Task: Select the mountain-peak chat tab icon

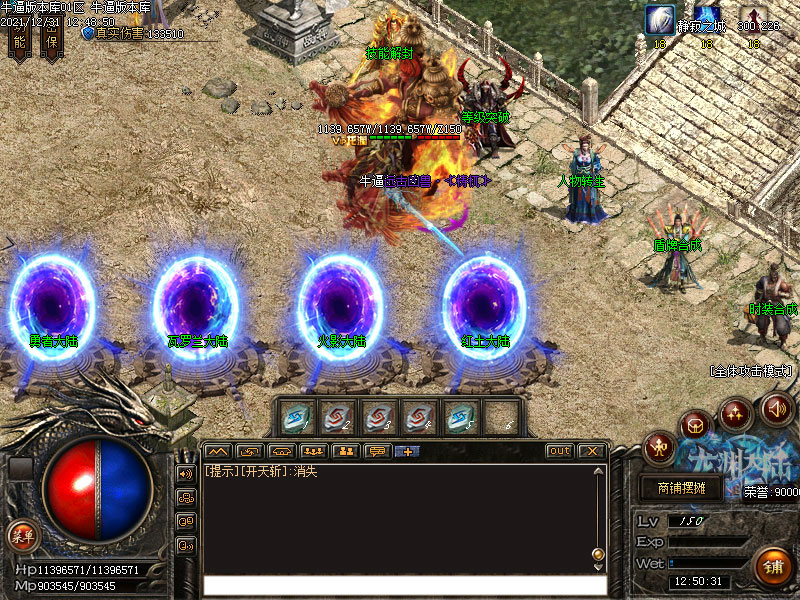Action: 217,451
